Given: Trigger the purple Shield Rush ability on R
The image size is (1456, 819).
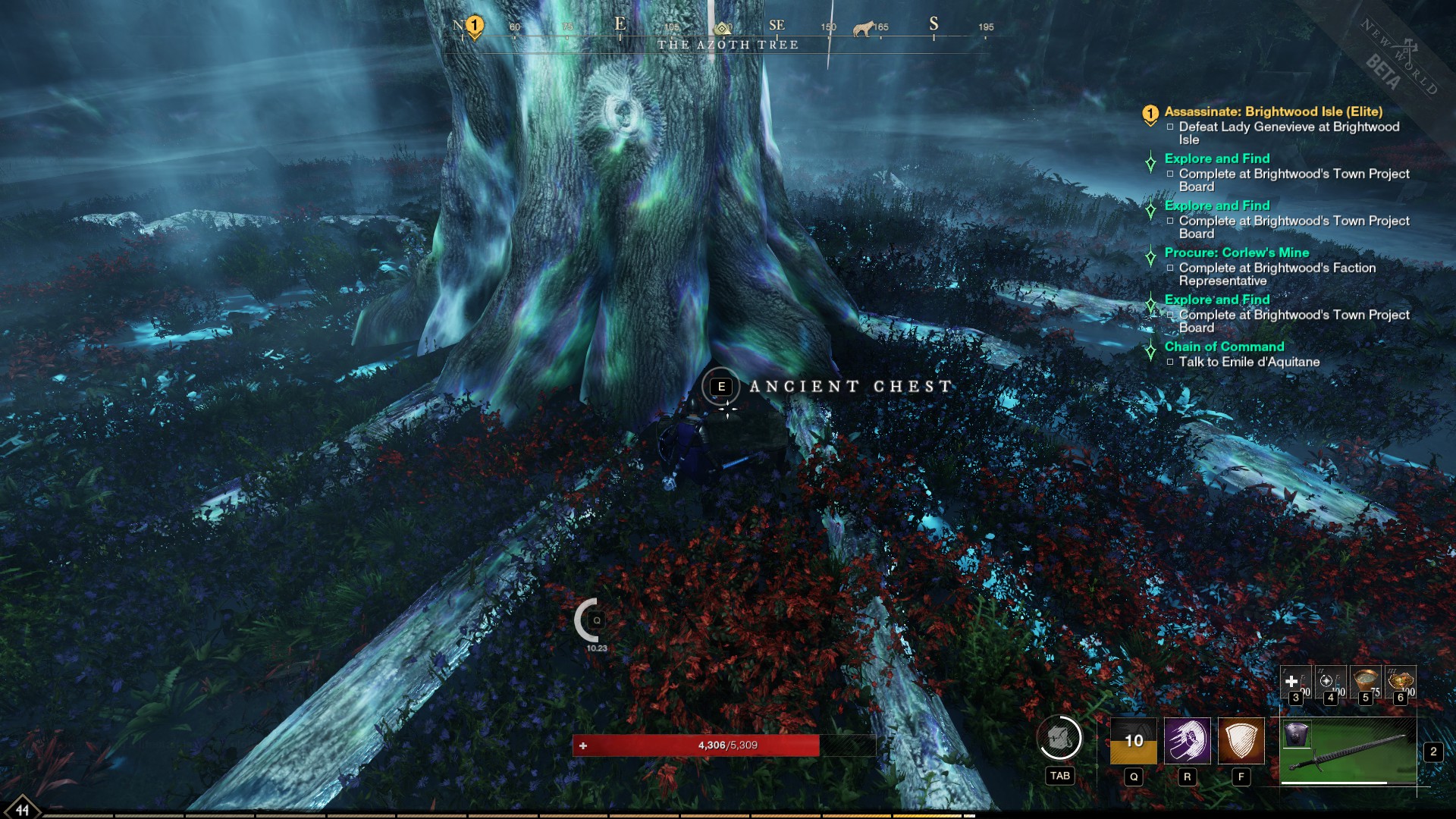Looking at the screenshot, I should tap(1188, 741).
